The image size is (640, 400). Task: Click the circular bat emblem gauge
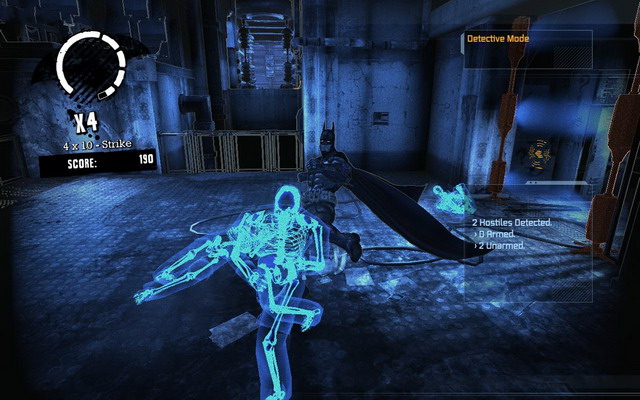click(91, 67)
